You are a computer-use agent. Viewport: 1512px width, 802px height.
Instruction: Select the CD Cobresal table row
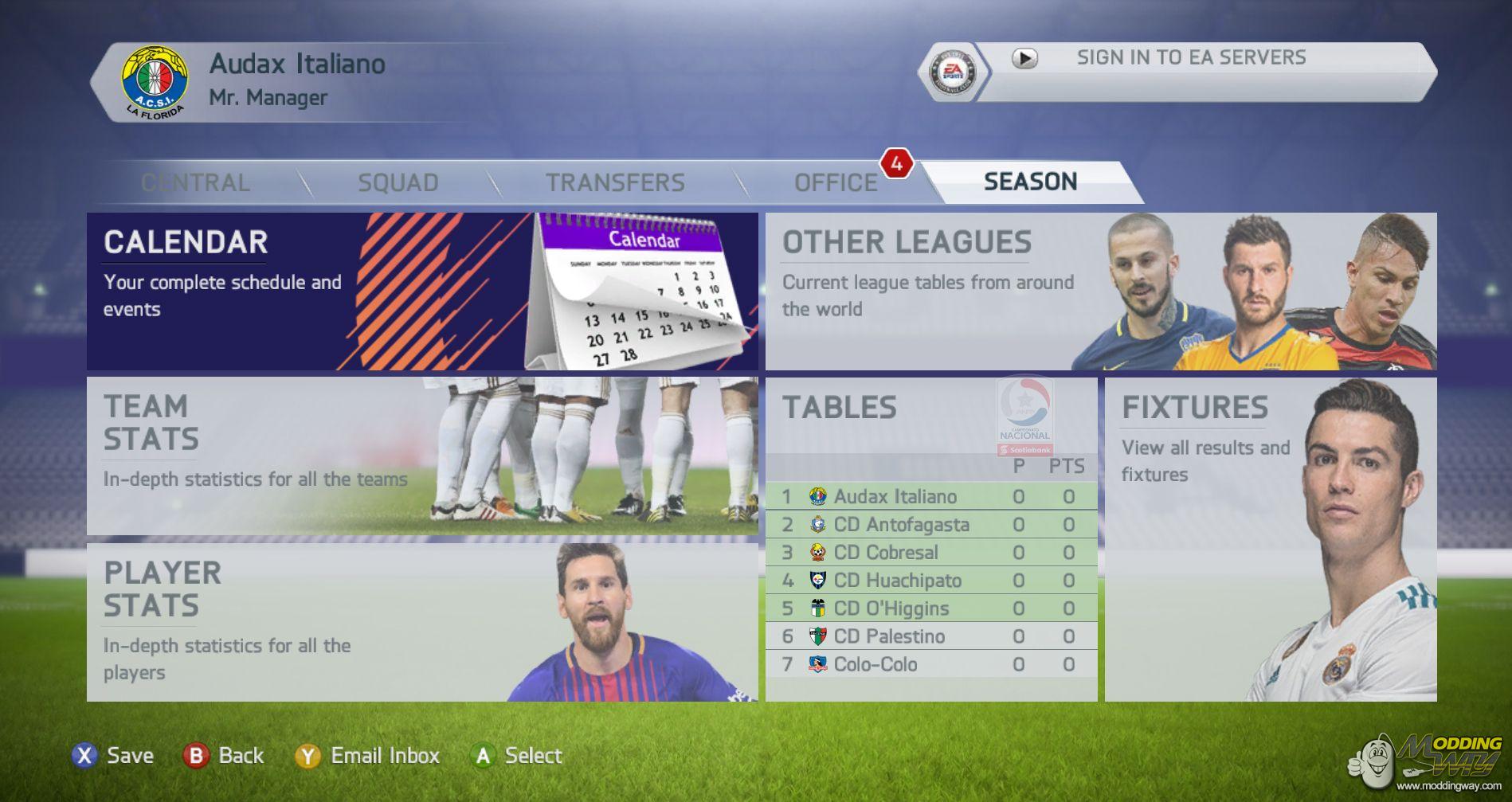click(x=930, y=553)
